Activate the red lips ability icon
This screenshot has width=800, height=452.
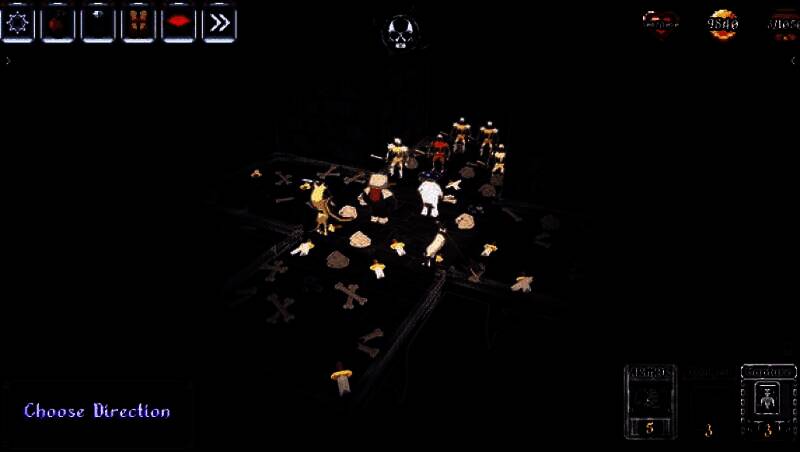[x=179, y=22]
